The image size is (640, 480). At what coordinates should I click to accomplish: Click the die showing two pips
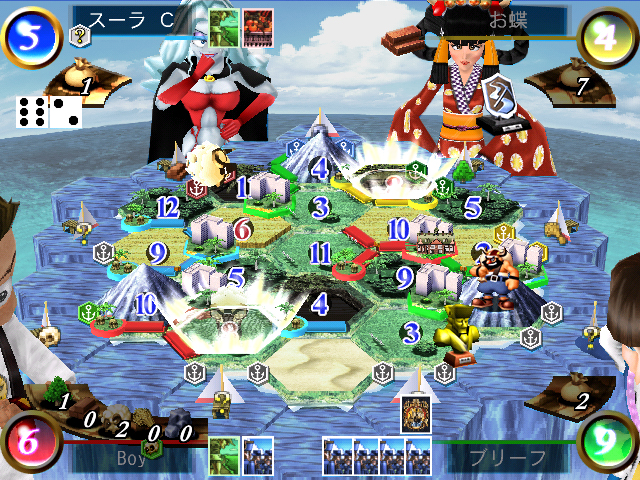[65, 112]
